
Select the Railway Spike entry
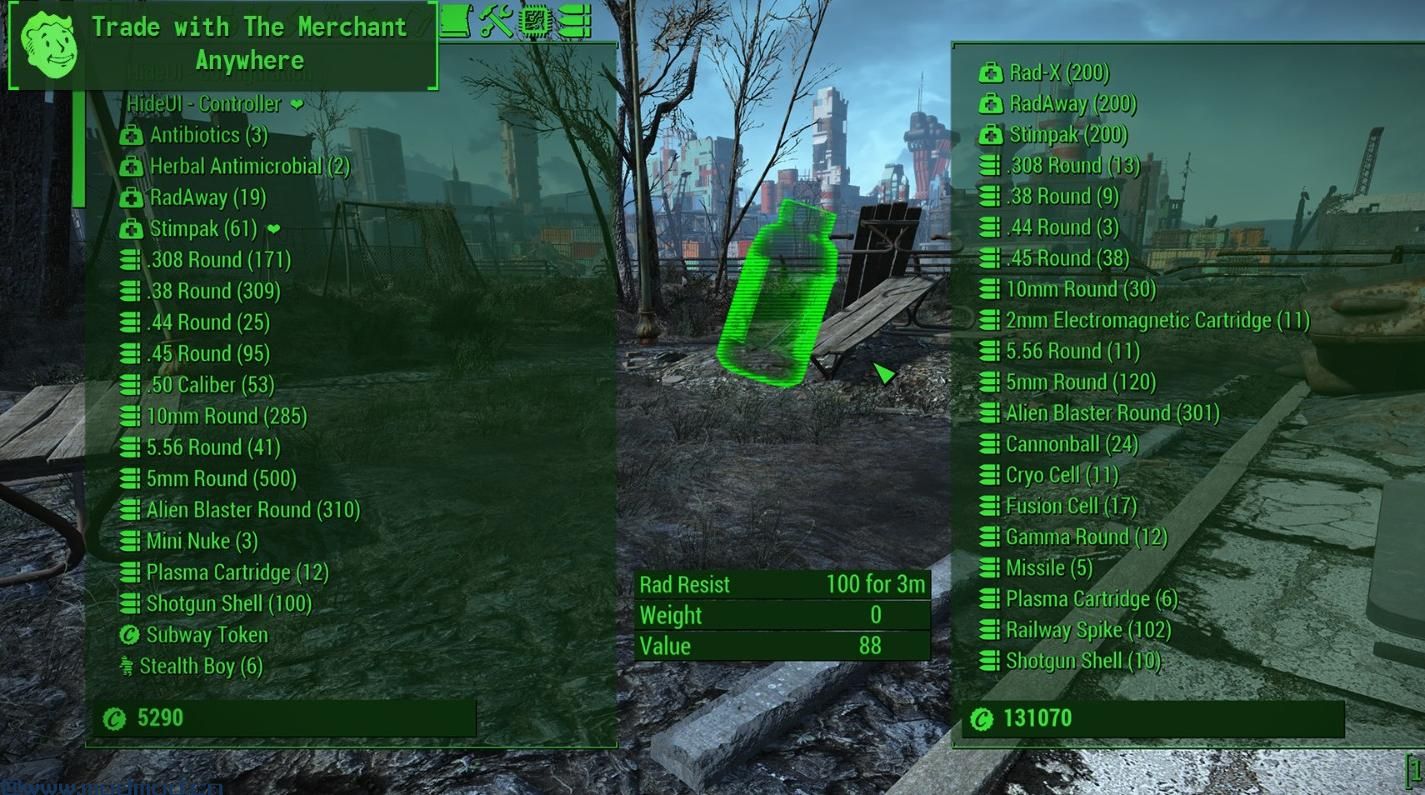pos(1087,630)
